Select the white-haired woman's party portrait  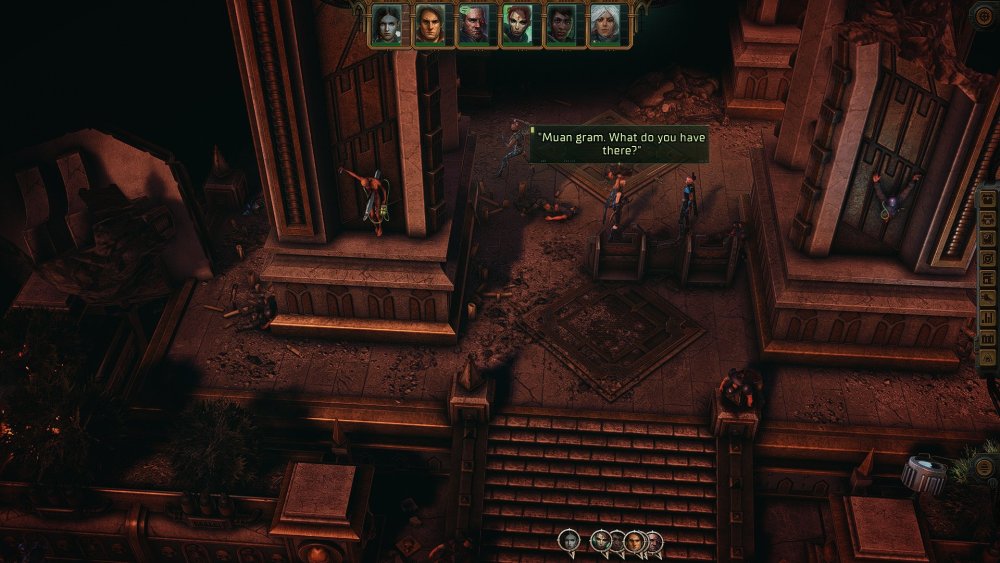point(604,25)
